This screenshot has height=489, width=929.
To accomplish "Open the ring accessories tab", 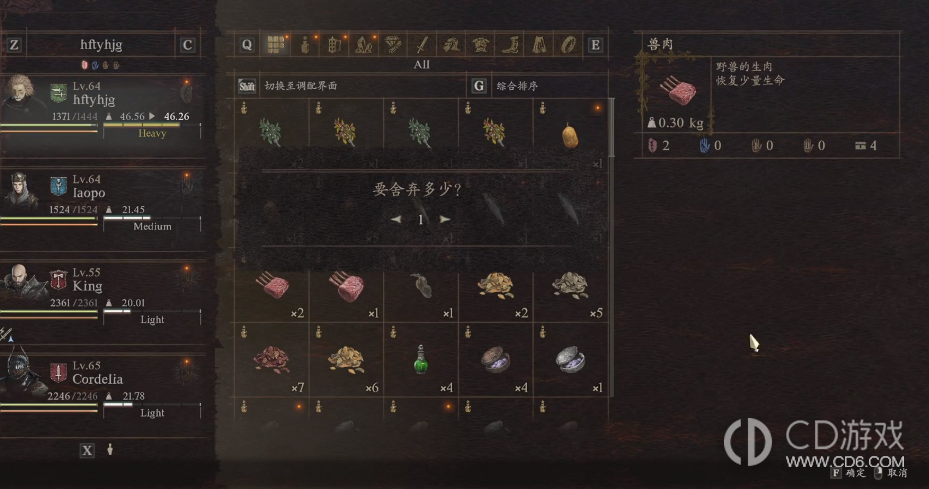I will point(568,45).
